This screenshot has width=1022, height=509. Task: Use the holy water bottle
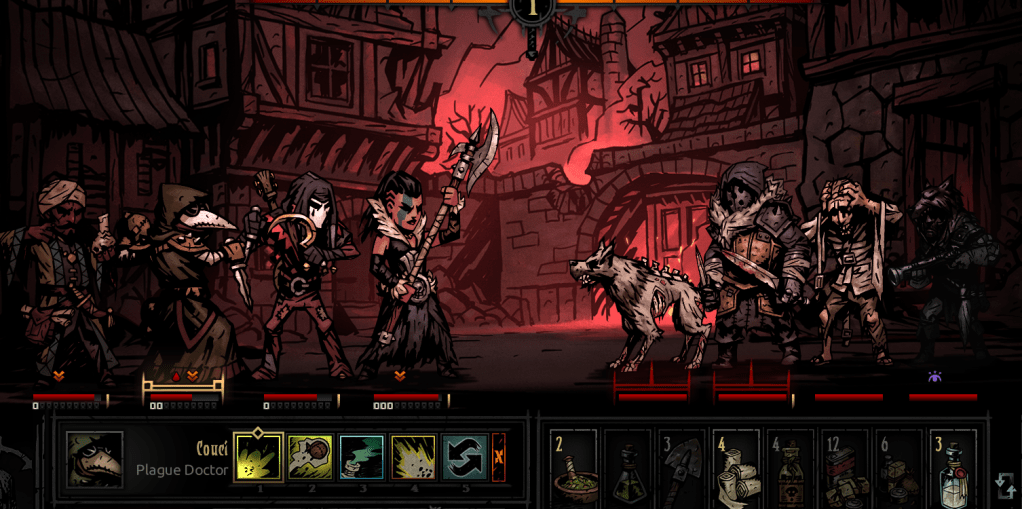(x=953, y=467)
